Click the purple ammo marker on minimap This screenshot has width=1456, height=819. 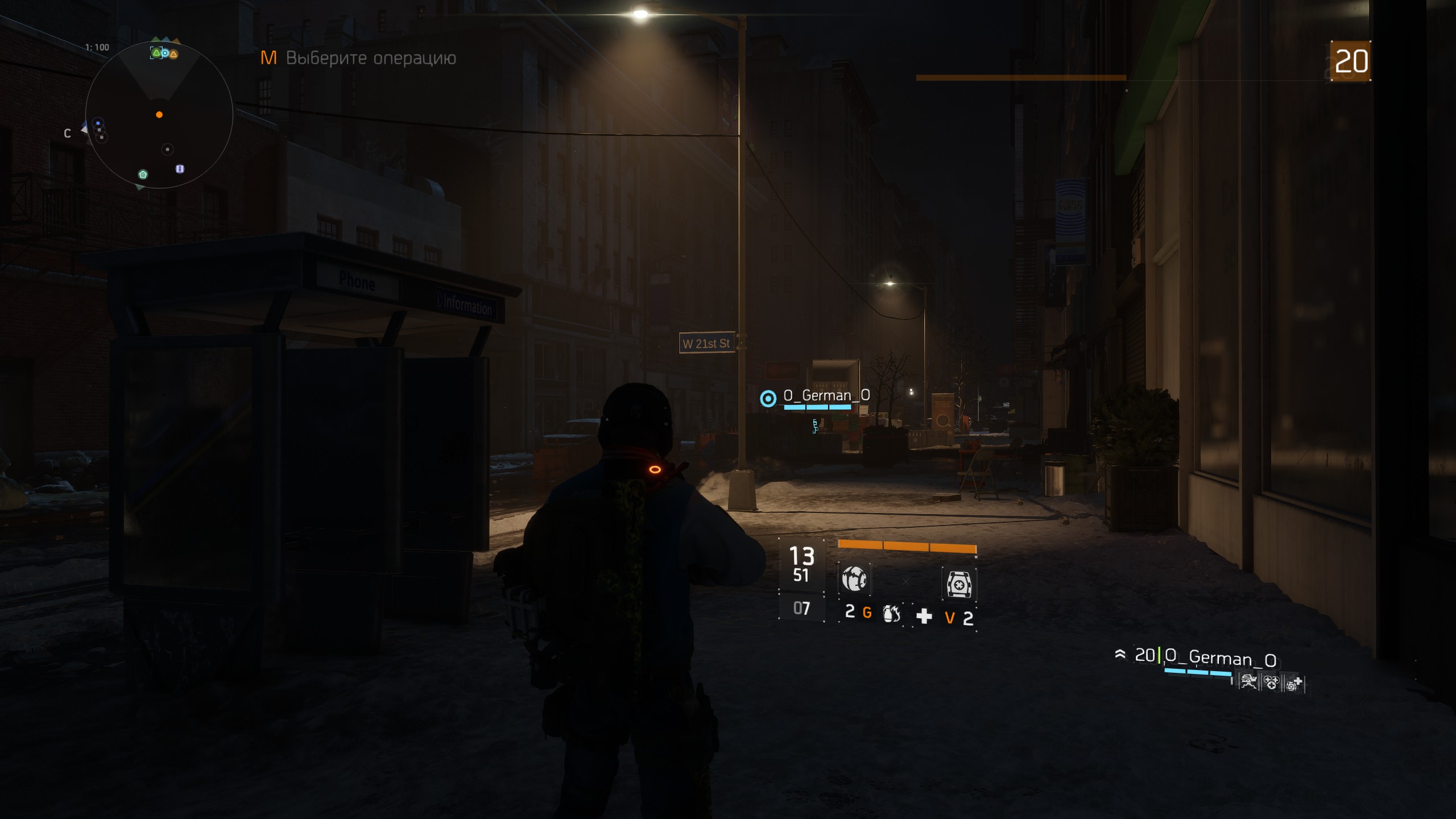coord(180,169)
